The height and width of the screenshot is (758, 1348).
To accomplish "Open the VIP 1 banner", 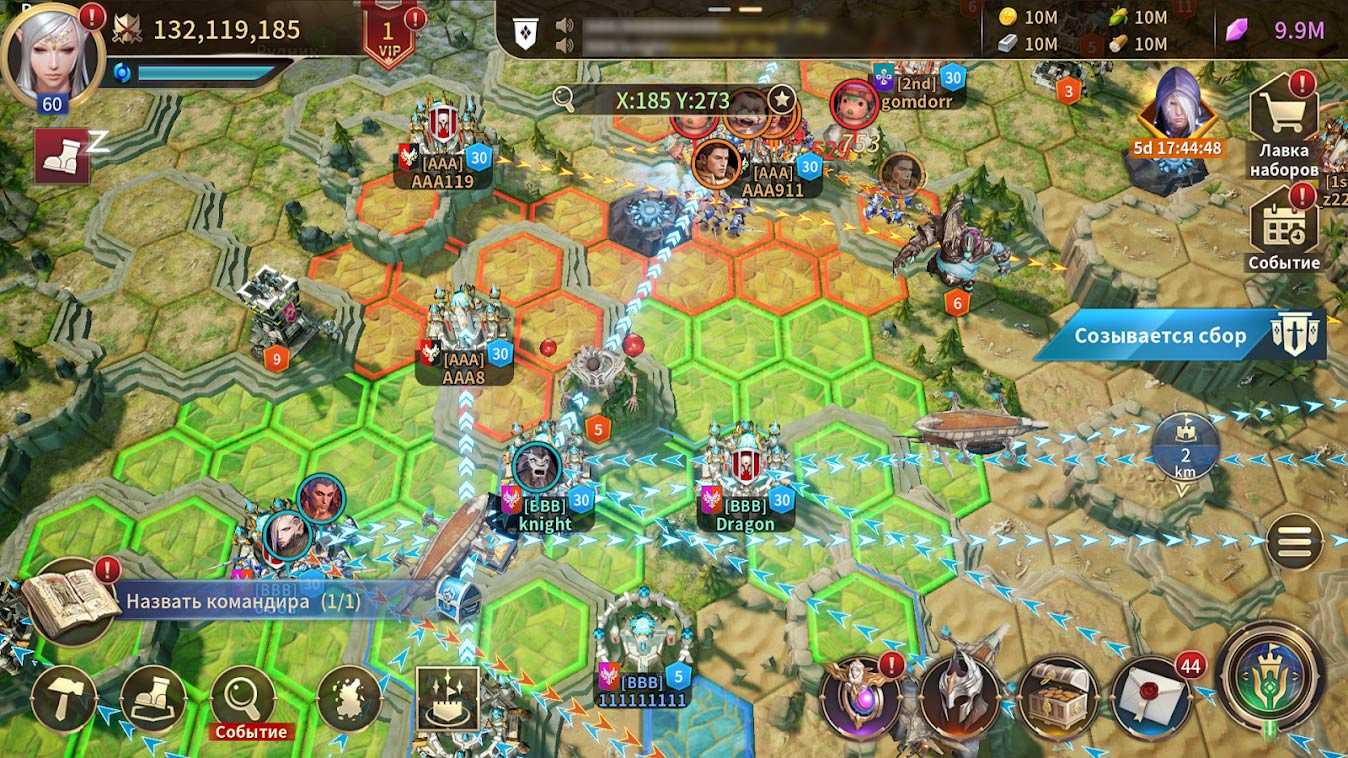I will 388,36.
